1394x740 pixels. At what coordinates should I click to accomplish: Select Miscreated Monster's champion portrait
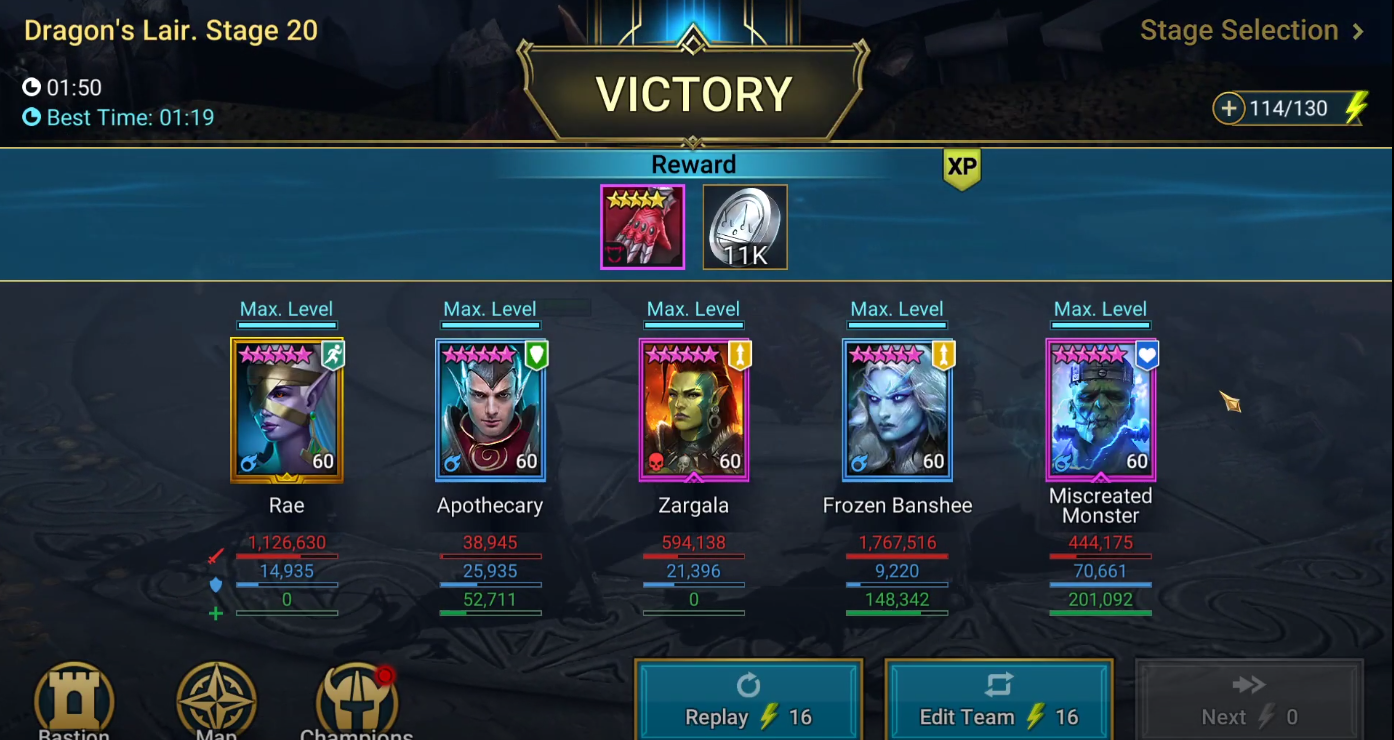(x=1101, y=410)
